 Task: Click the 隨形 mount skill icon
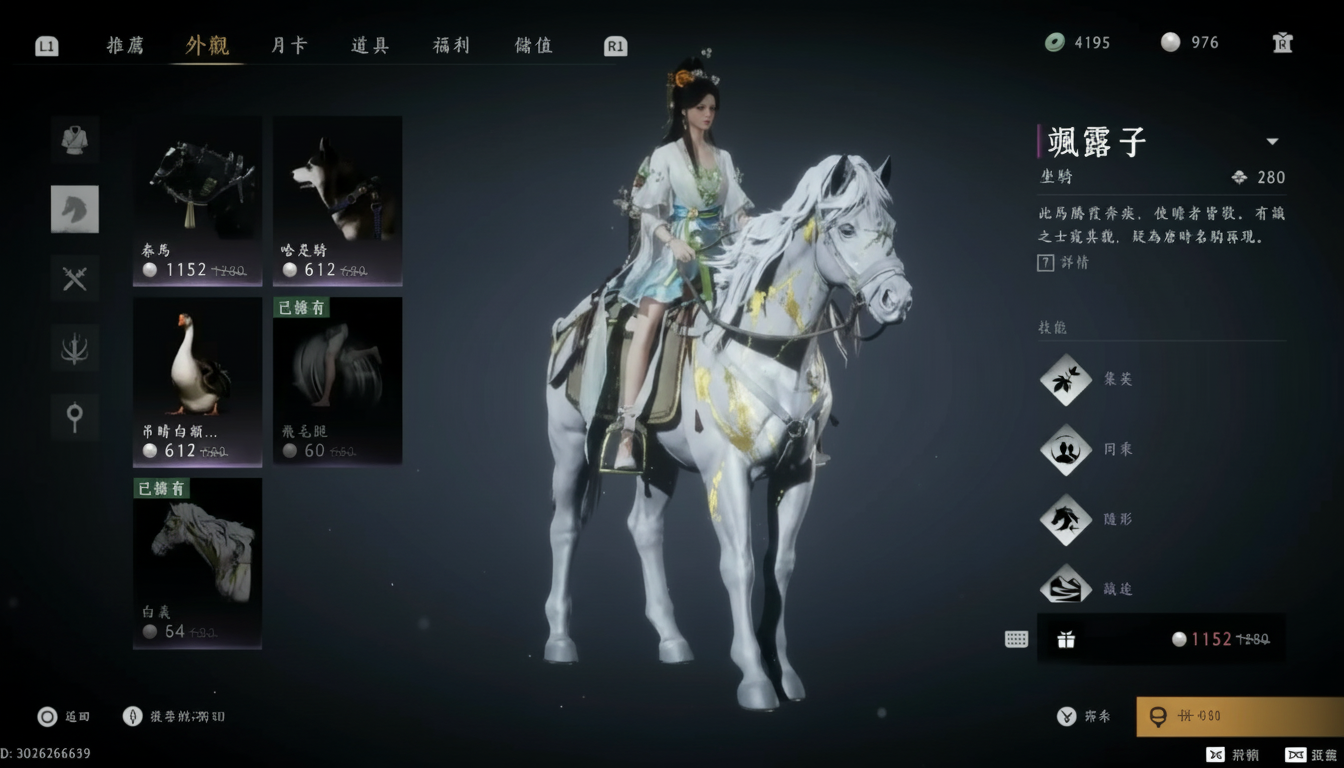click(x=1064, y=519)
